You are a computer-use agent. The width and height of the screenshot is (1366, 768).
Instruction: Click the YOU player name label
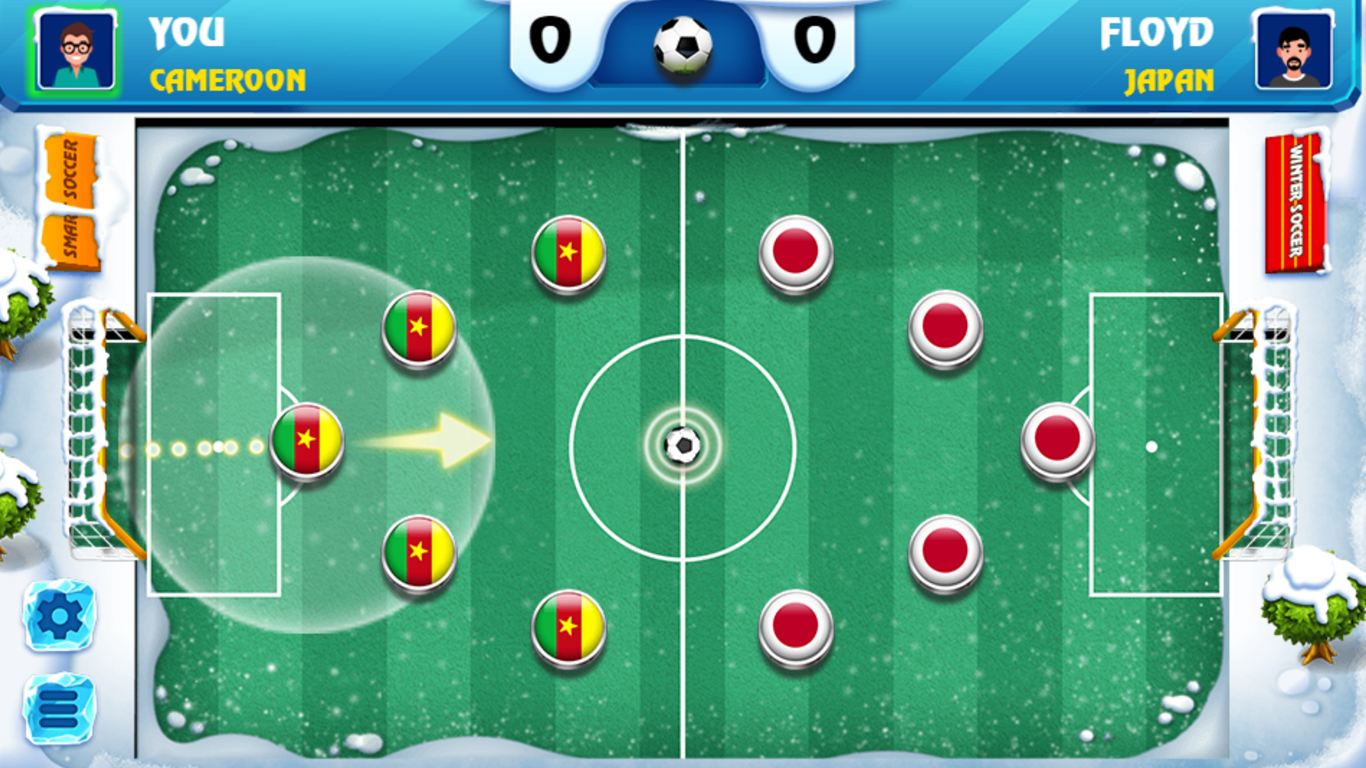pyautogui.click(x=186, y=33)
